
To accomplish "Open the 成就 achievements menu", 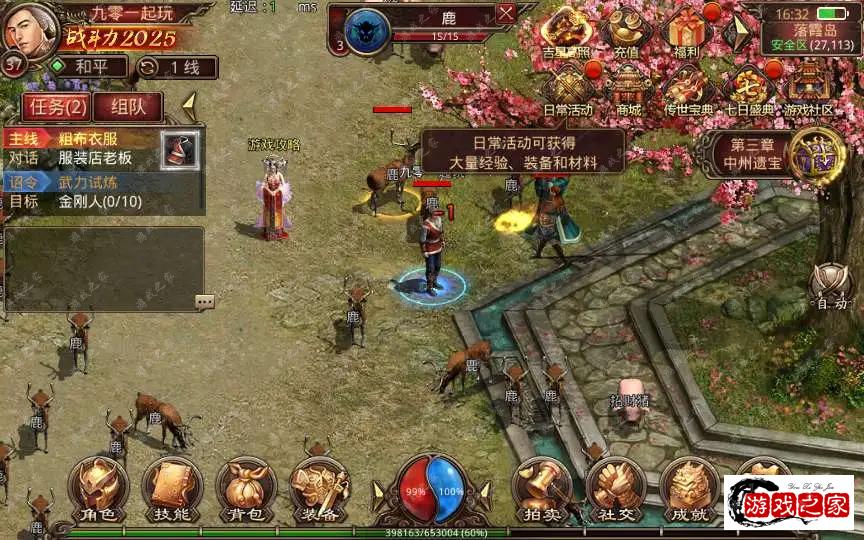I will click(x=689, y=489).
